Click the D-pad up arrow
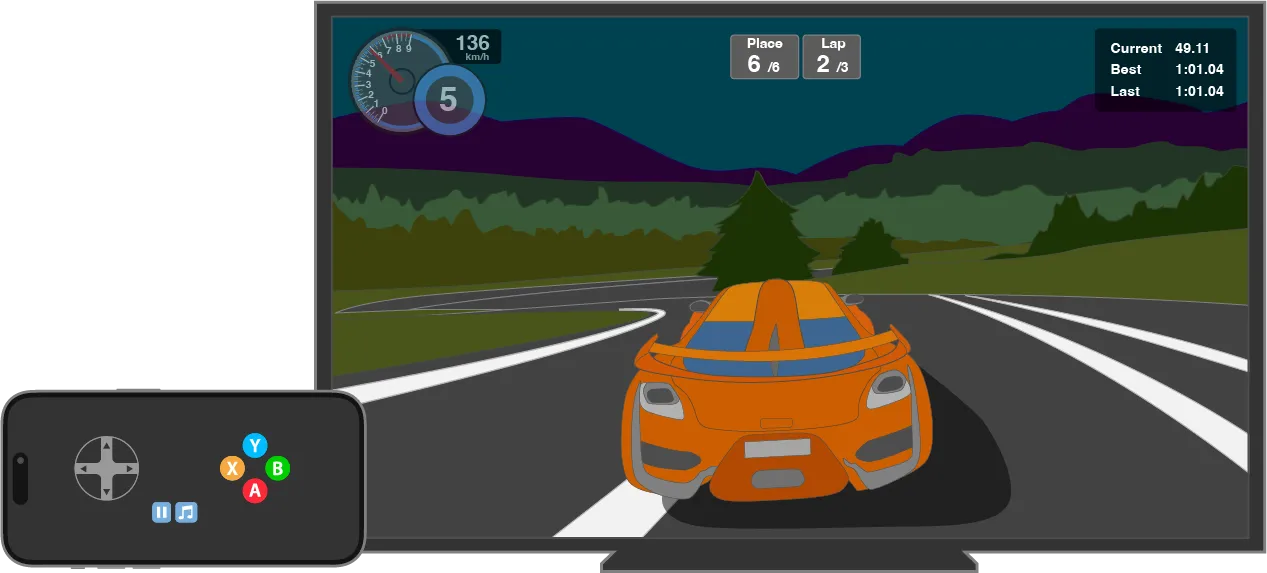 (x=107, y=446)
